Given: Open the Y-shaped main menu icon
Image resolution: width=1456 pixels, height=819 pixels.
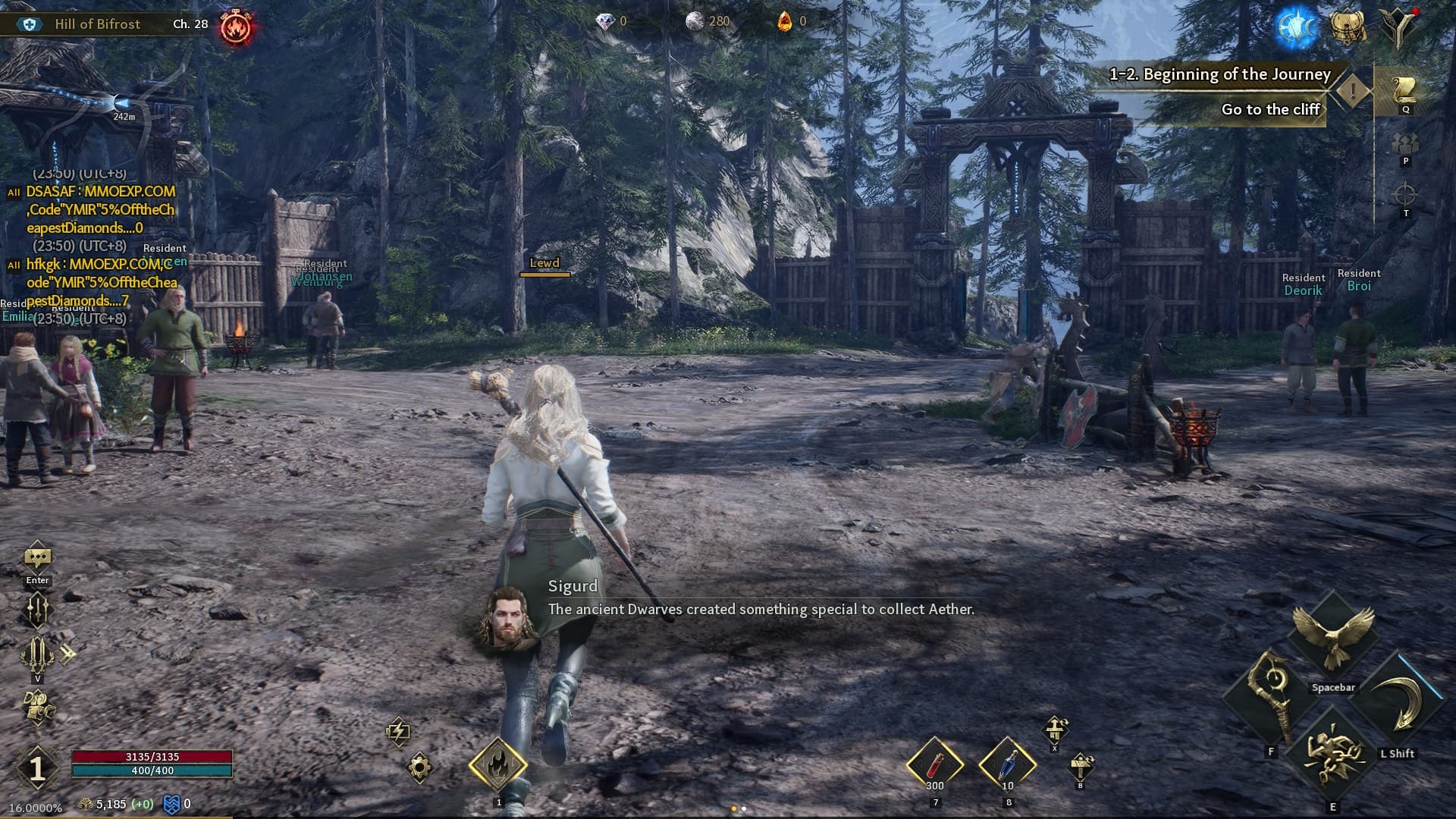Looking at the screenshot, I should point(1397,27).
